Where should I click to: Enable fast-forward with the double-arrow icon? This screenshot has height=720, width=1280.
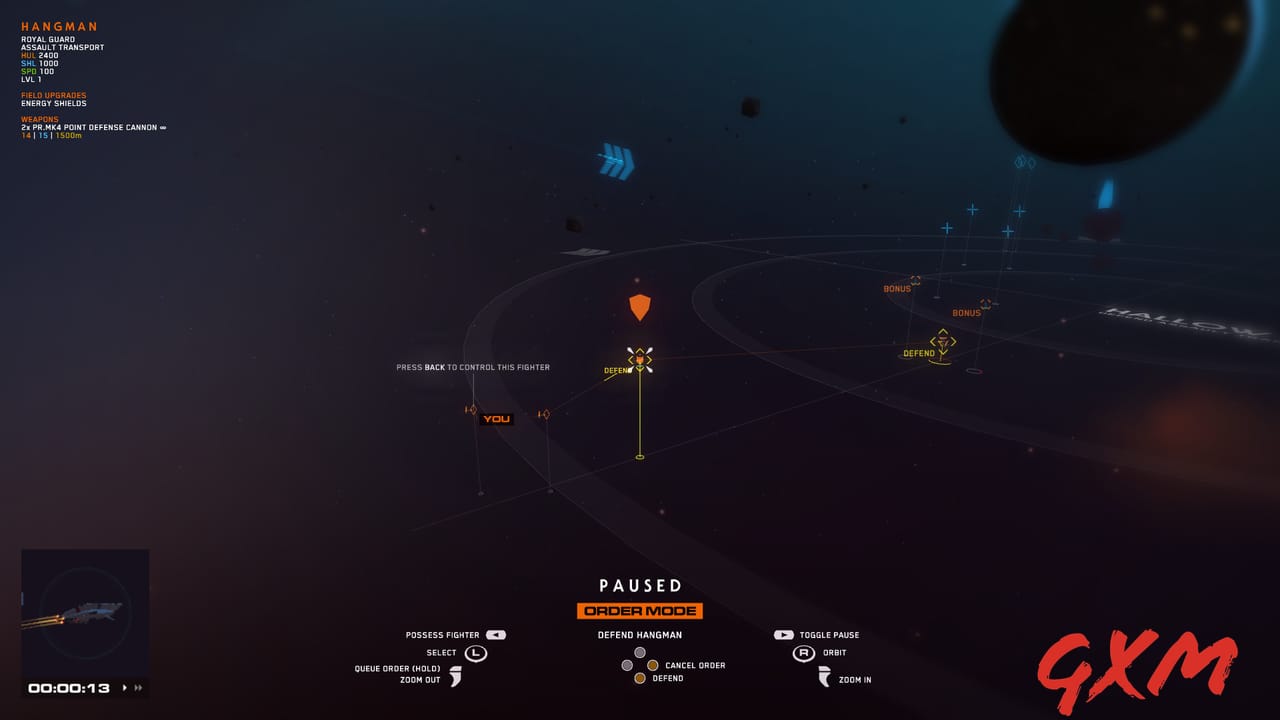click(137, 687)
